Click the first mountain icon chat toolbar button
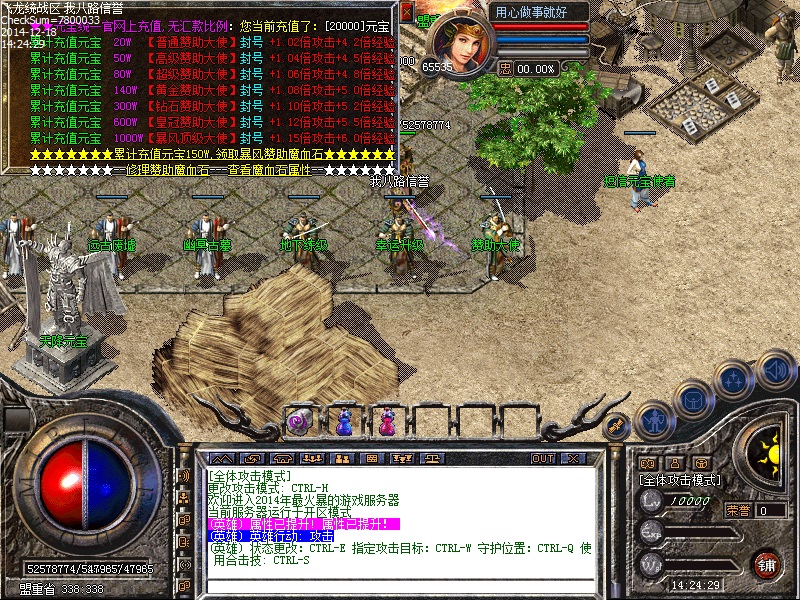 click(220, 458)
